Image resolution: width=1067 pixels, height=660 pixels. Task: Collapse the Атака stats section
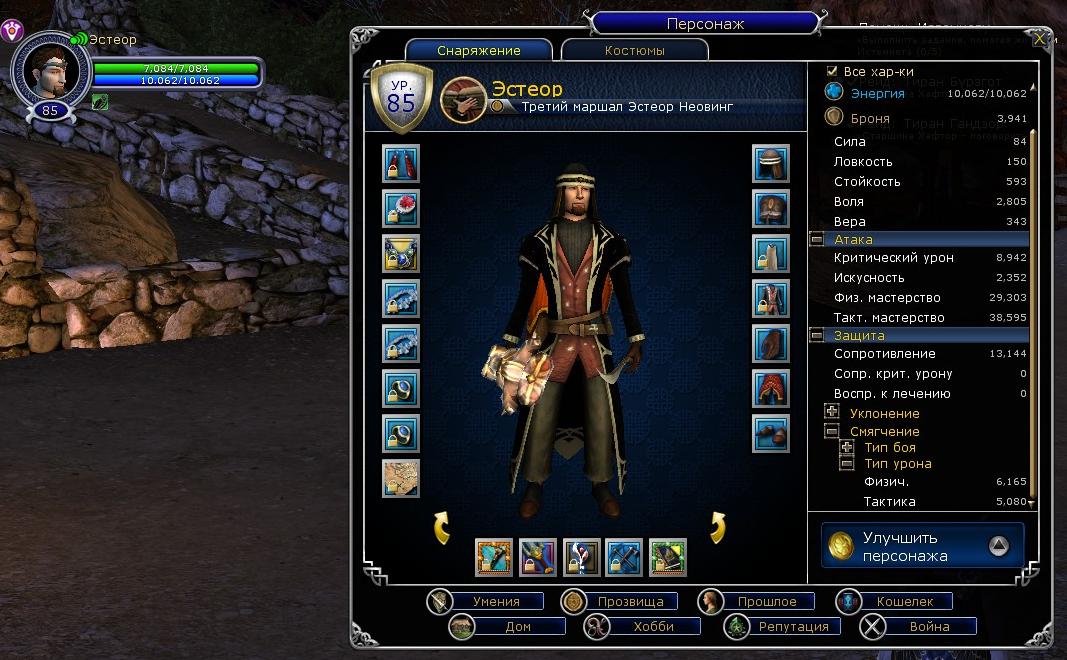coord(817,240)
